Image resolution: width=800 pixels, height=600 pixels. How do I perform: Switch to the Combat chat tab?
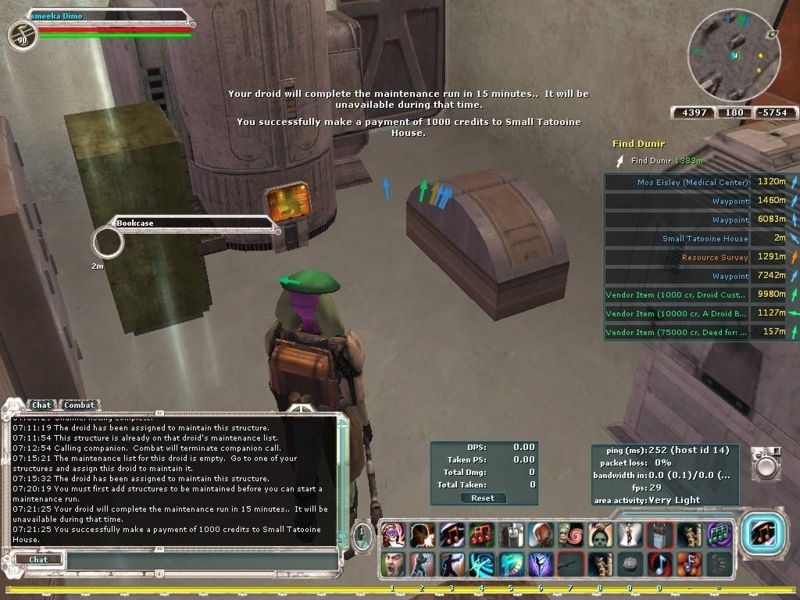click(x=80, y=405)
